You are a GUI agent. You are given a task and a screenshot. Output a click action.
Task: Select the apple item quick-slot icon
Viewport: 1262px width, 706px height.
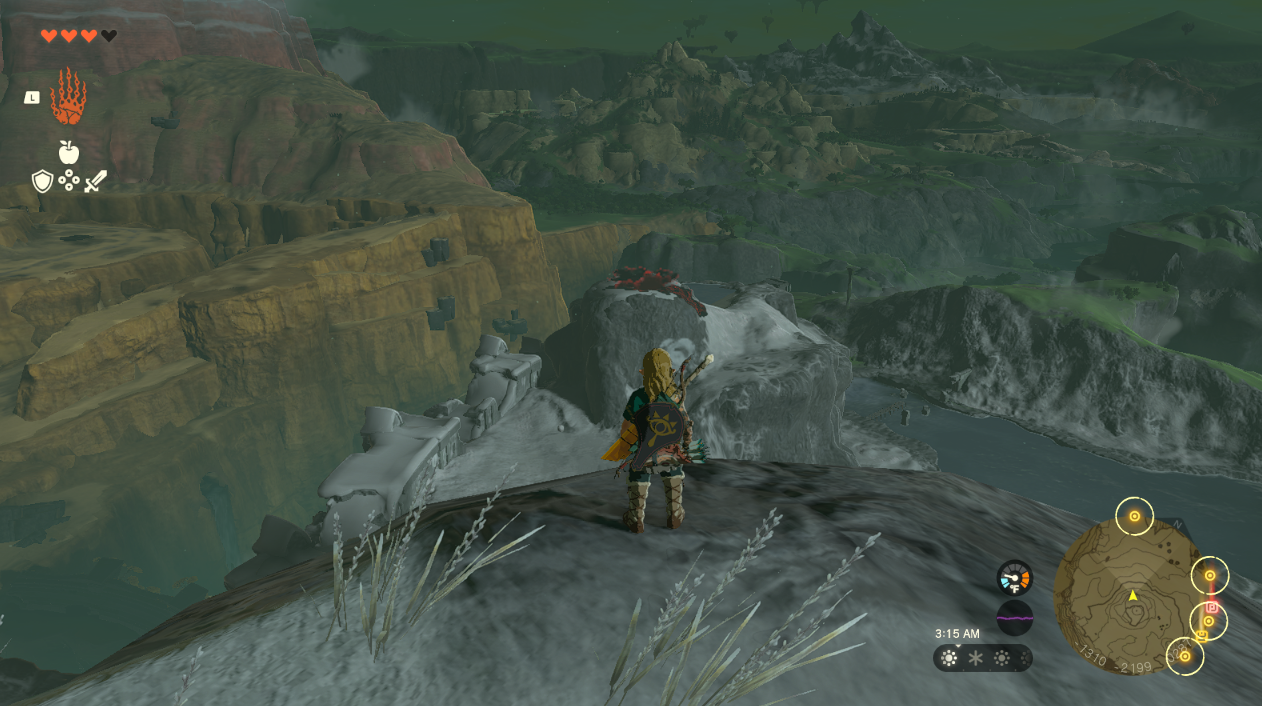(x=68, y=152)
